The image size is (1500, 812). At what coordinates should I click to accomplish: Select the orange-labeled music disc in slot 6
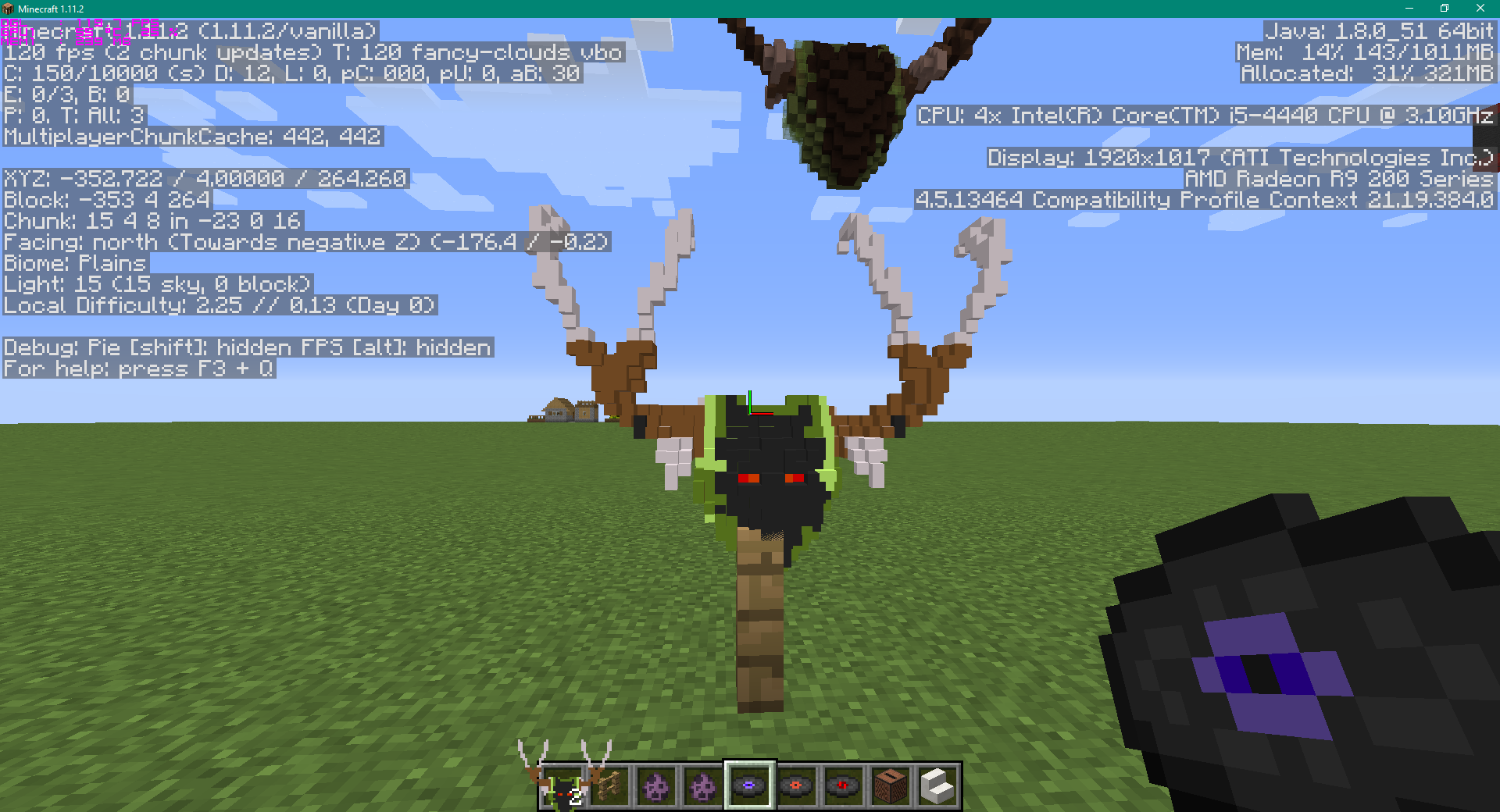pyautogui.click(x=798, y=785)
